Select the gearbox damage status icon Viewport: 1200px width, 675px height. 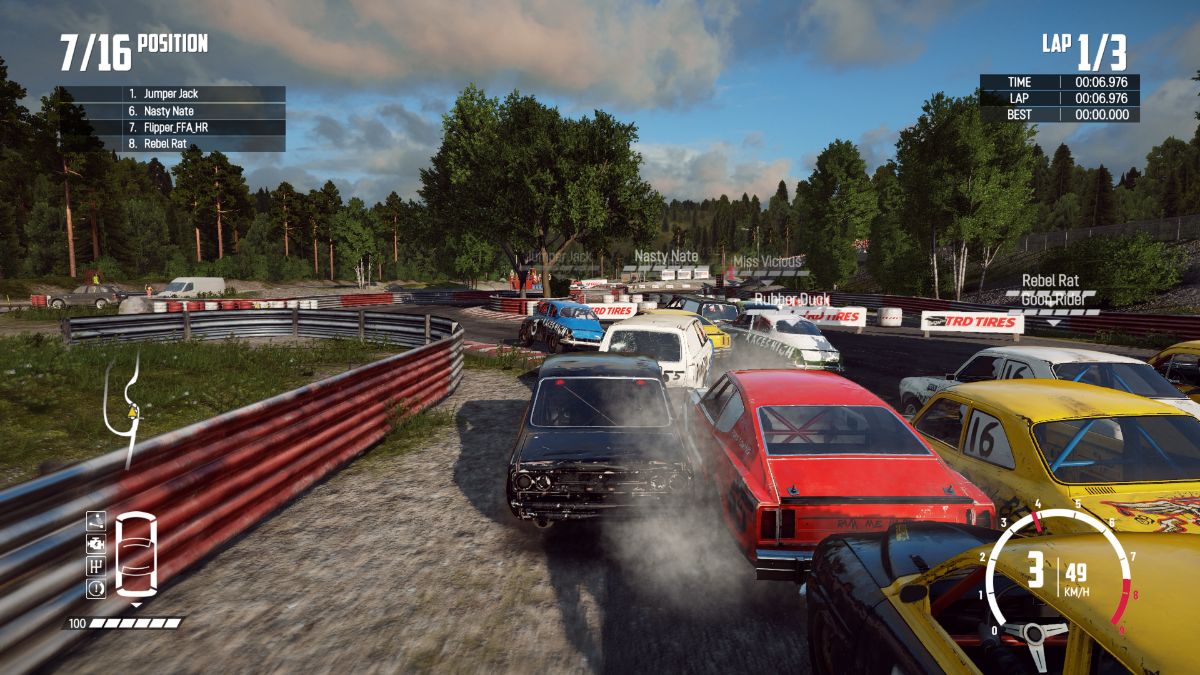(x=96, y=566)
